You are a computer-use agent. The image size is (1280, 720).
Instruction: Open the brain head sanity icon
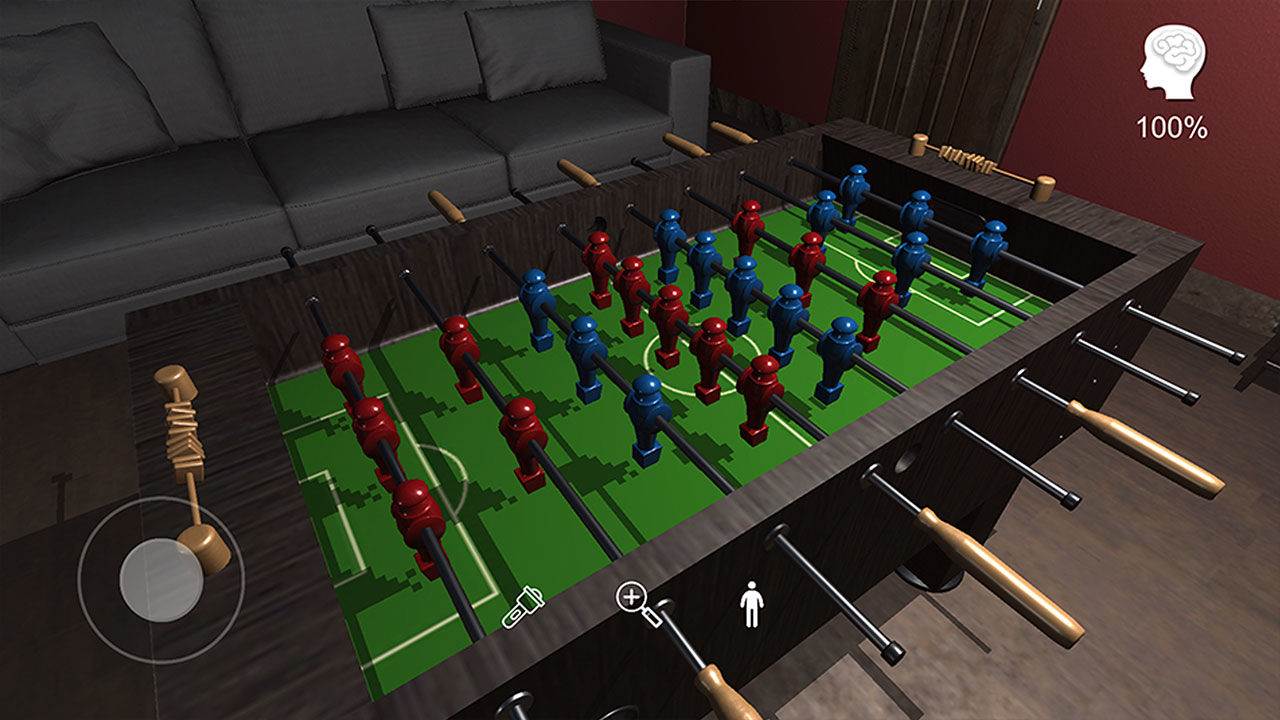[1172, 61]
